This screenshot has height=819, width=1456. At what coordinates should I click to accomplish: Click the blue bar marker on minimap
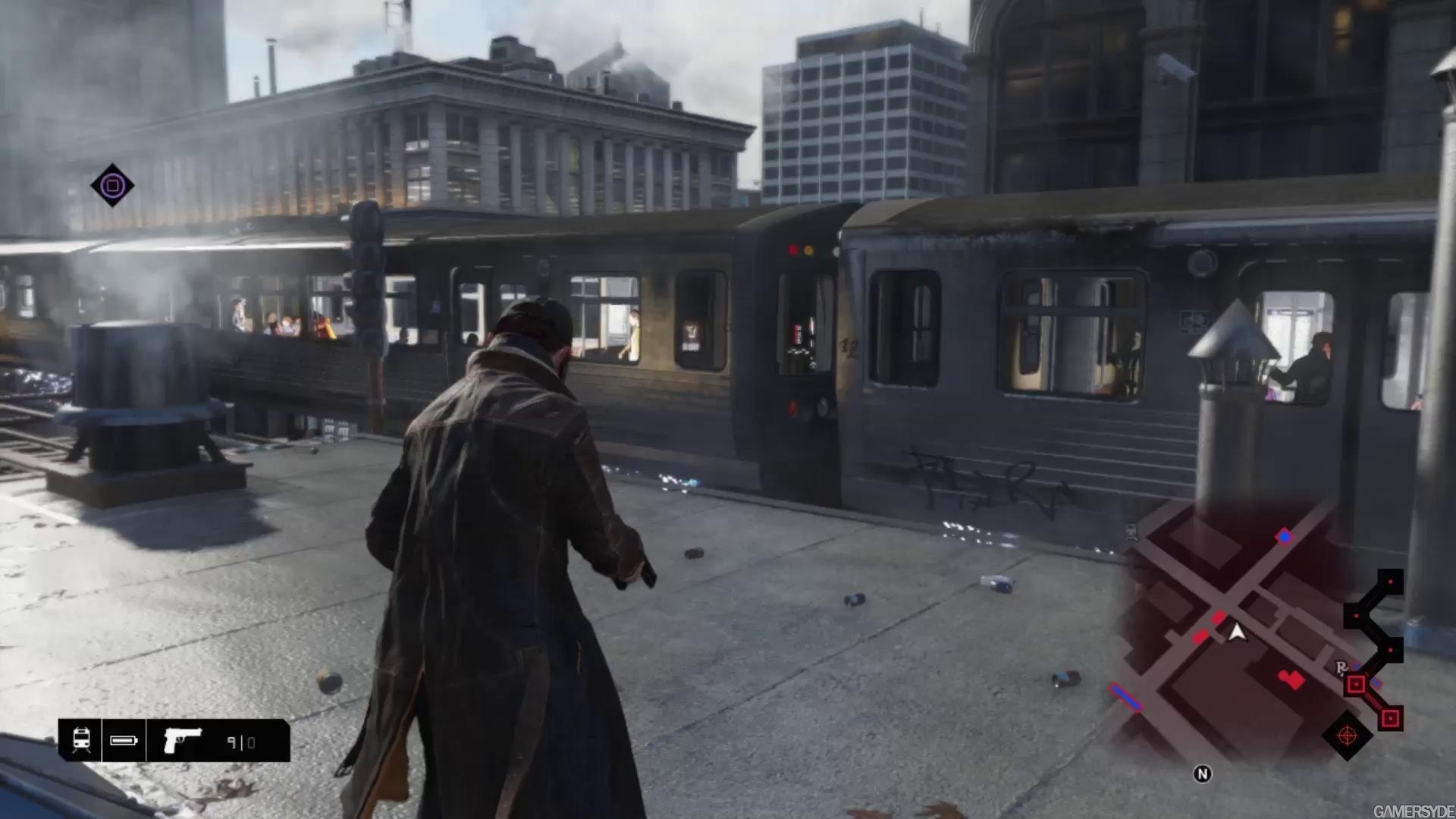pyautogui.click(x=1126, y=698)
